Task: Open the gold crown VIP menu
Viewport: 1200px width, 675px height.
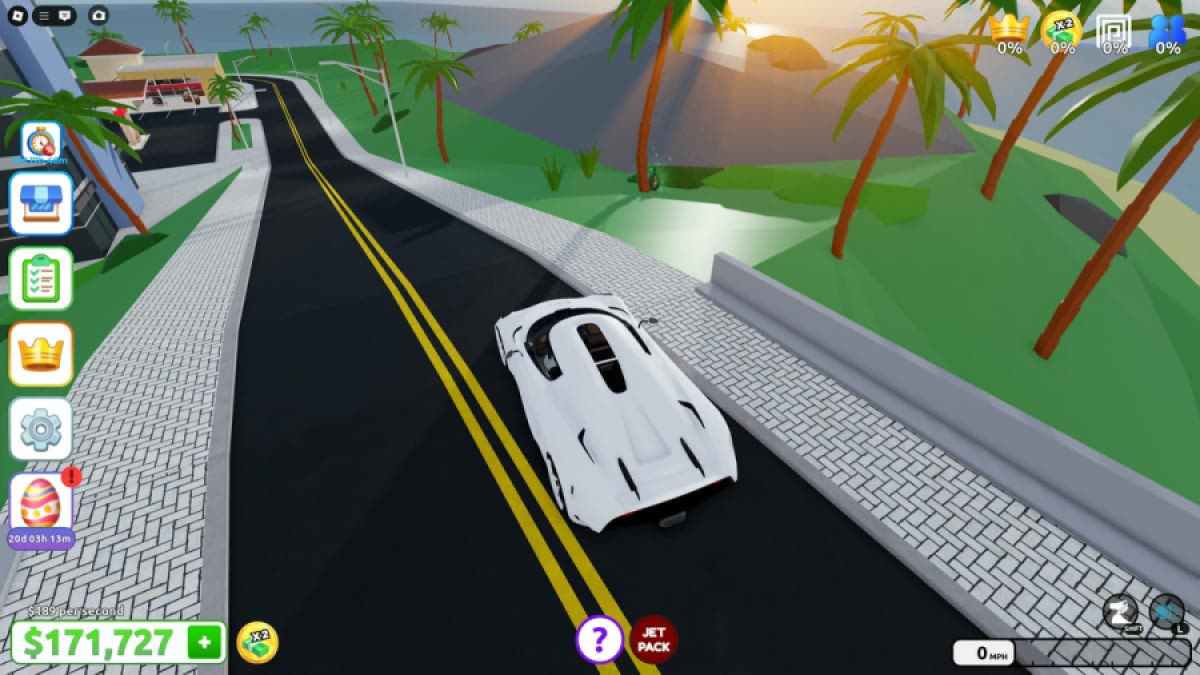Action: coord(41,354)
